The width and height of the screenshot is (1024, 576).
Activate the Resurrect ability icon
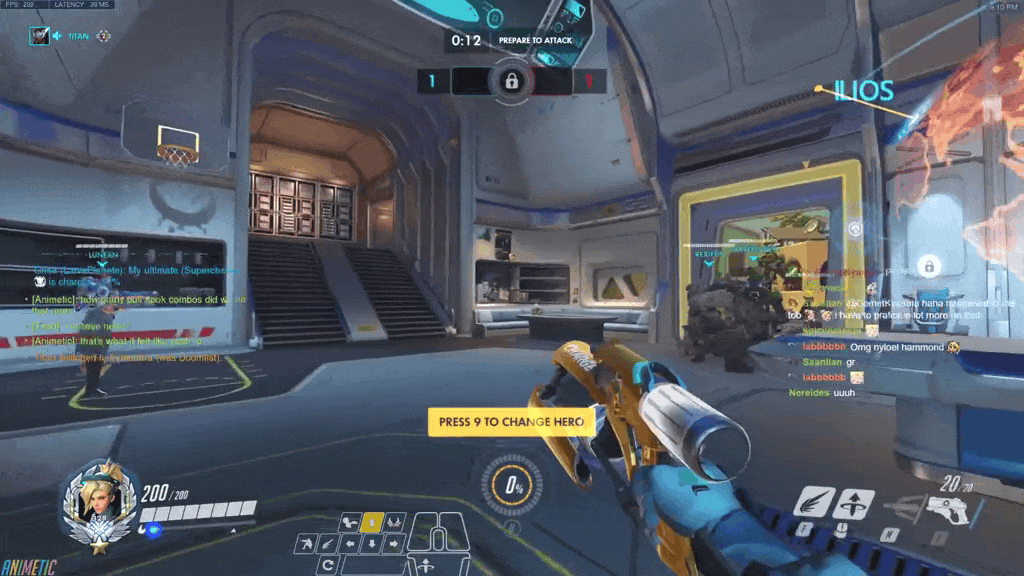(853, 502)
